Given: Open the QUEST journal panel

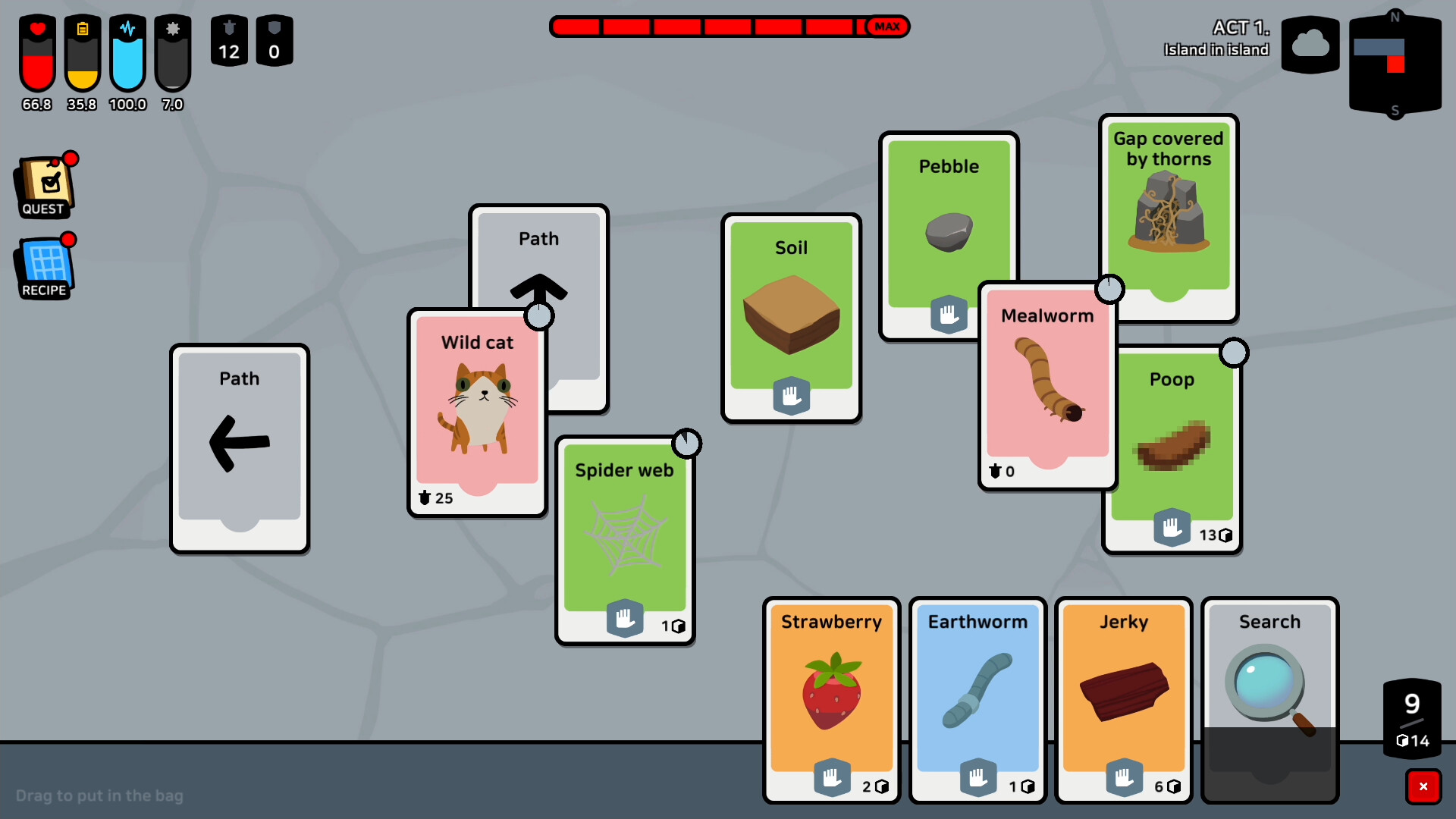Looking at the screenshot, I should [44, 184].
